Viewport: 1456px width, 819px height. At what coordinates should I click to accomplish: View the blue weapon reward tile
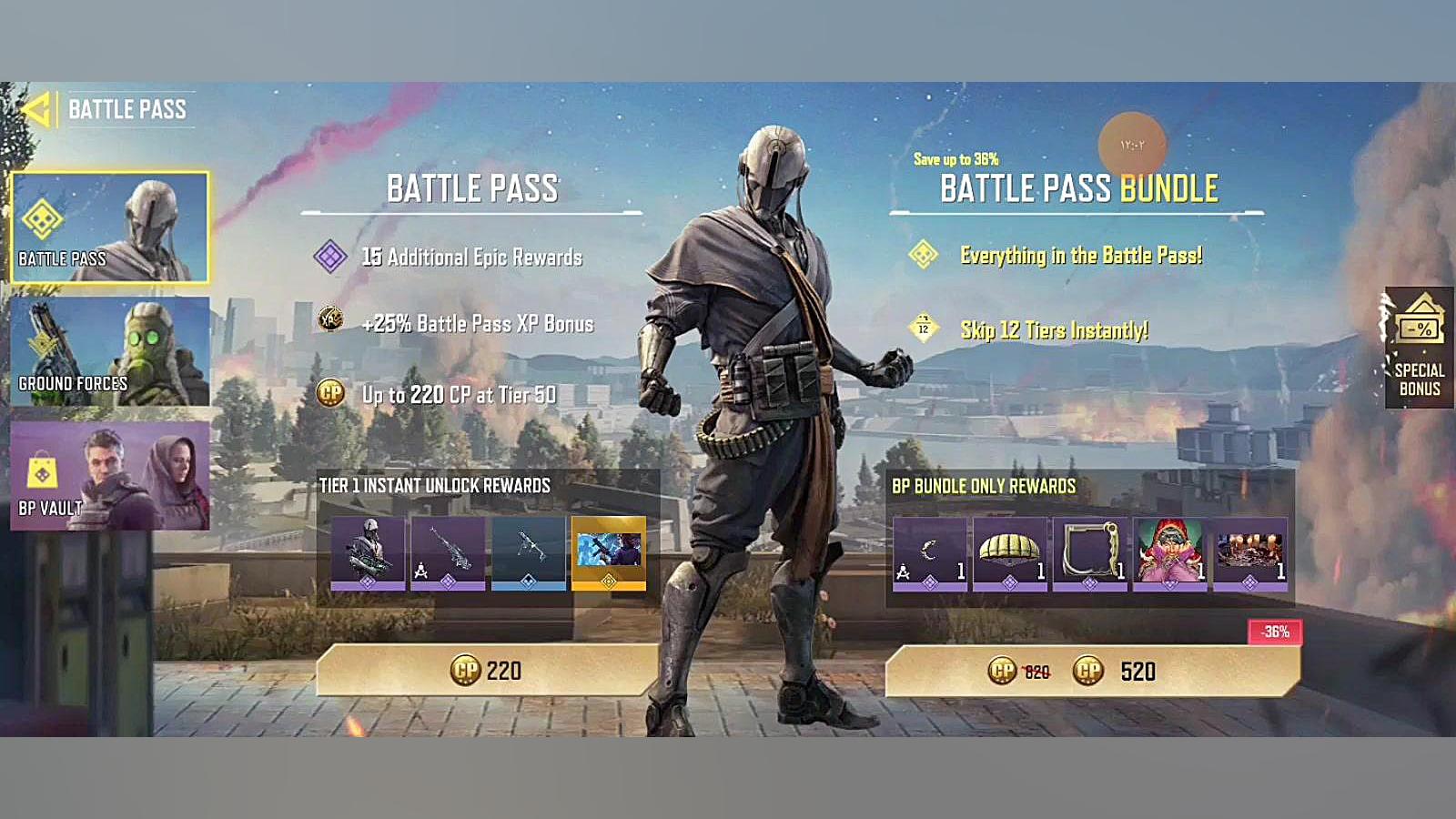coord(529,553)
